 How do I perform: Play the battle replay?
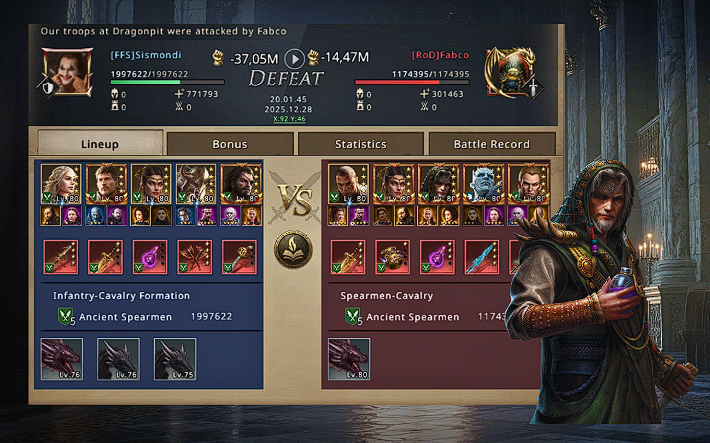[x=294, y=58]
